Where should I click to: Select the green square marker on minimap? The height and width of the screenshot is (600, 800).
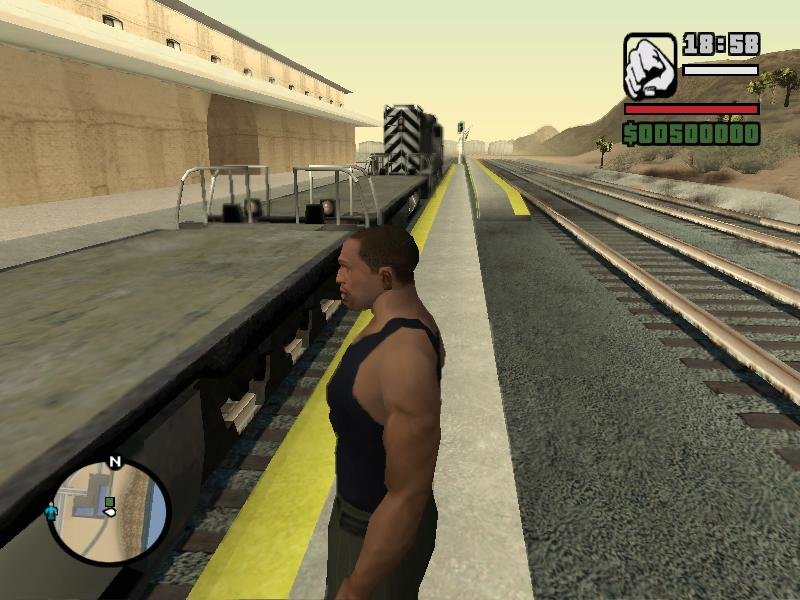(x=110, y=502)
